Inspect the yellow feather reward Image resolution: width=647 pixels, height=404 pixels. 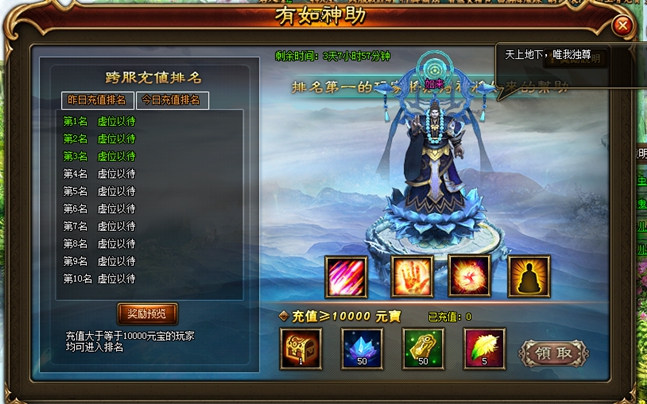[484, 349]
